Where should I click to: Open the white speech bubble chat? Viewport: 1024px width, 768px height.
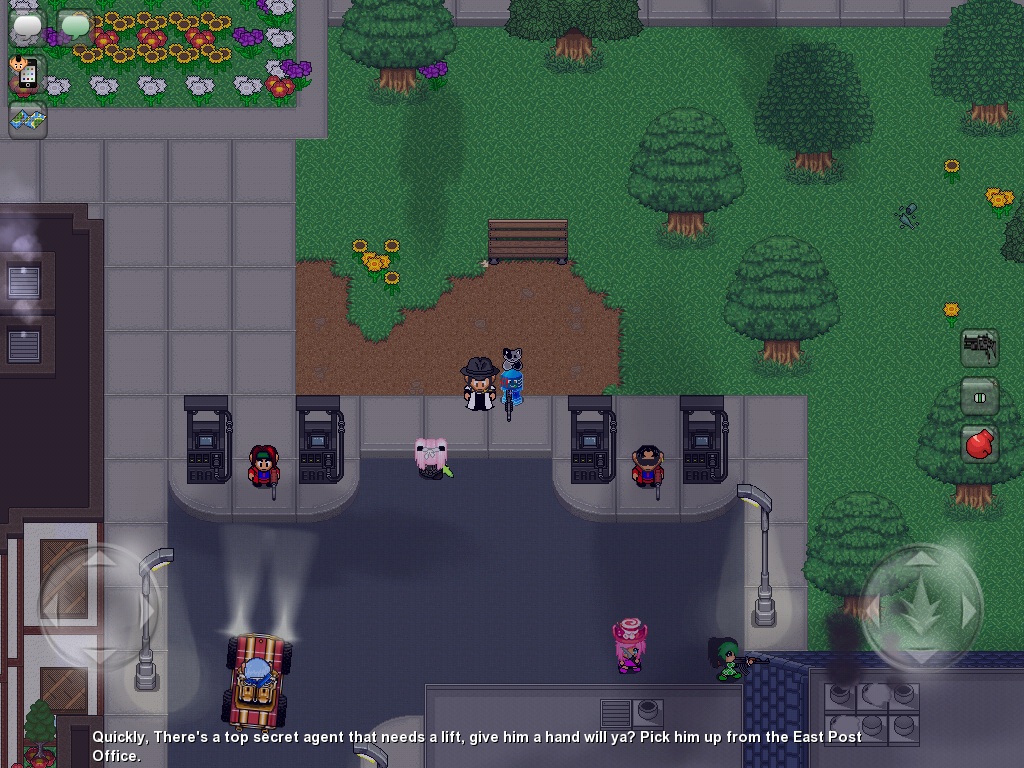click(28, 26)
